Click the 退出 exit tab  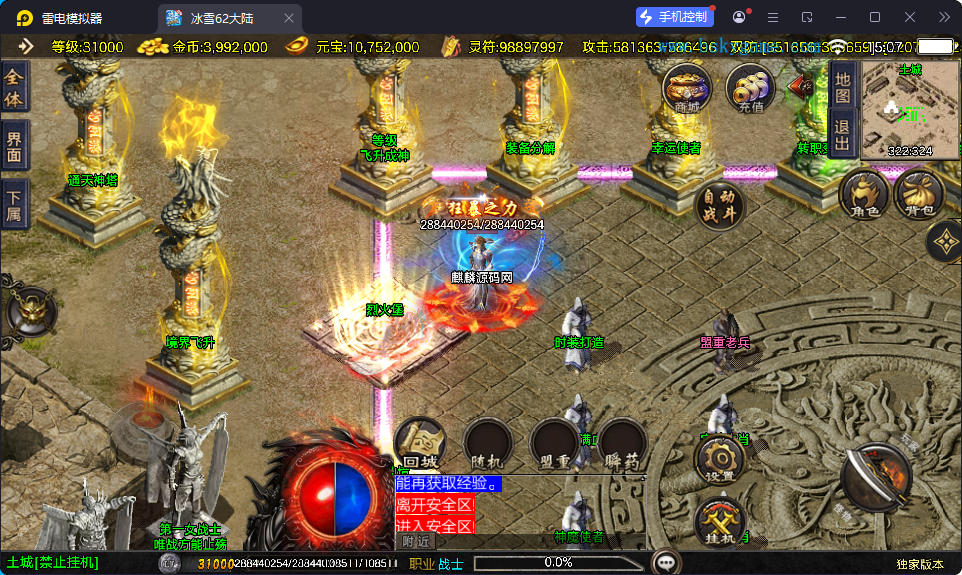[x=842, y=134]
